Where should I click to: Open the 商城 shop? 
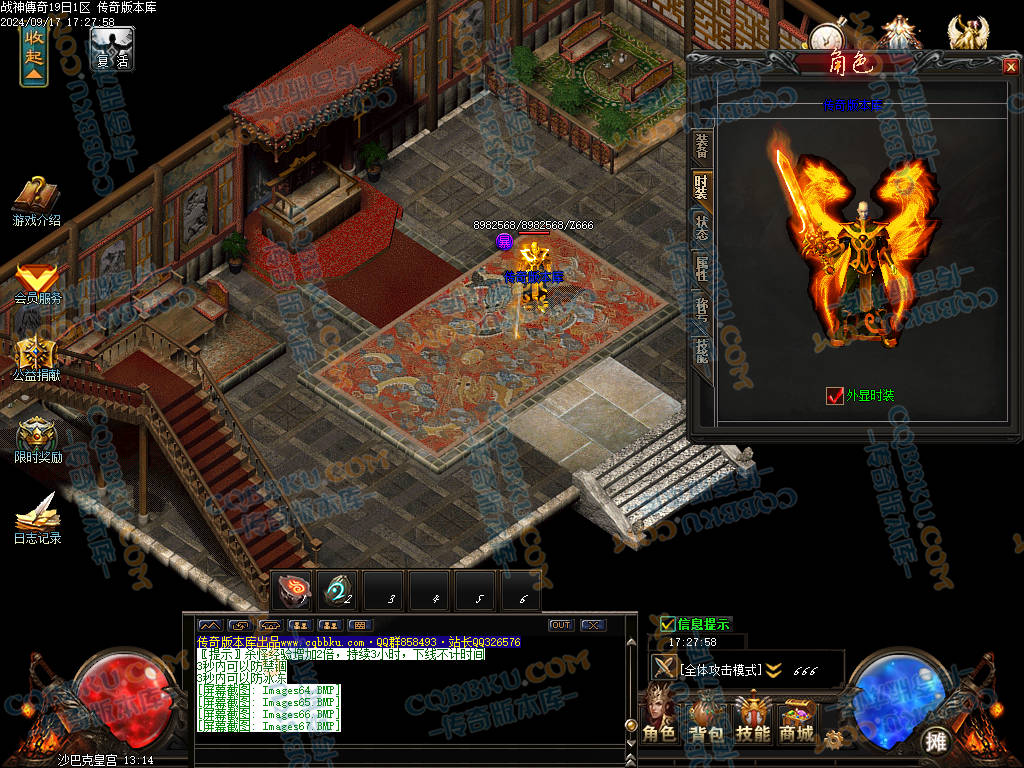pos(797,720)
